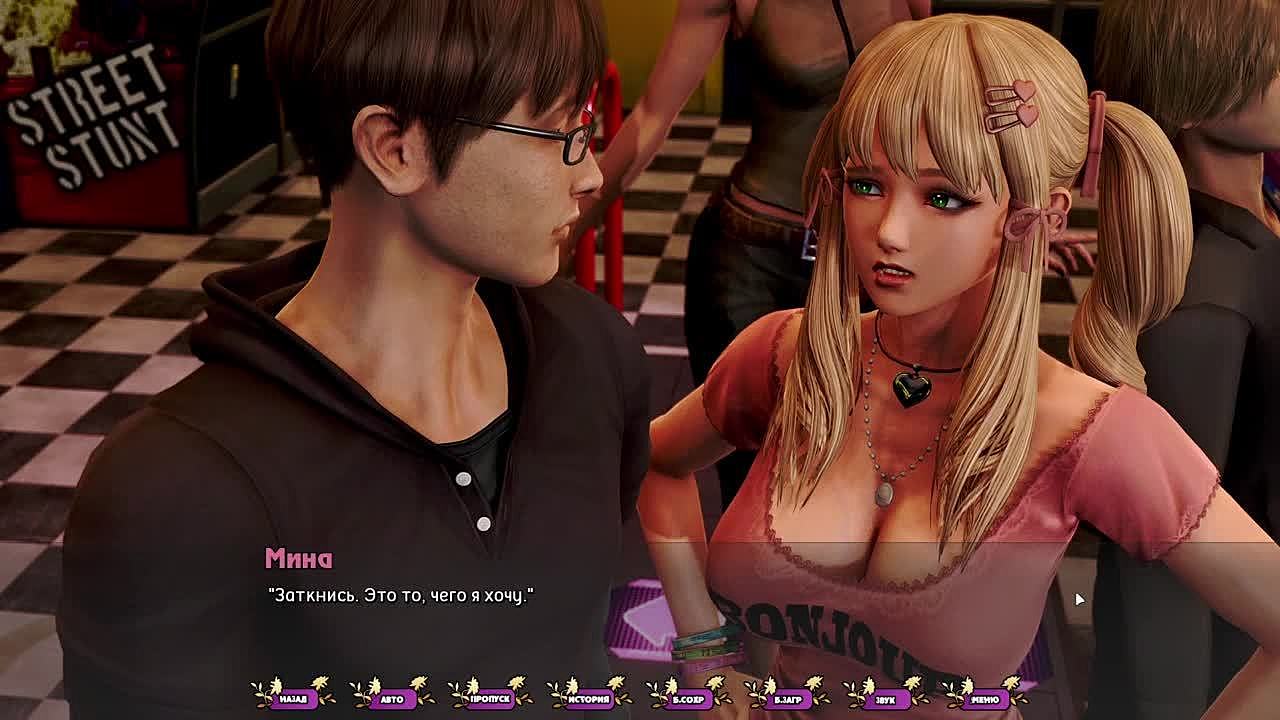Open the Звук sound settings
Screen dimensions: 1280x720
pyautogui.click(x=885, y=698)
